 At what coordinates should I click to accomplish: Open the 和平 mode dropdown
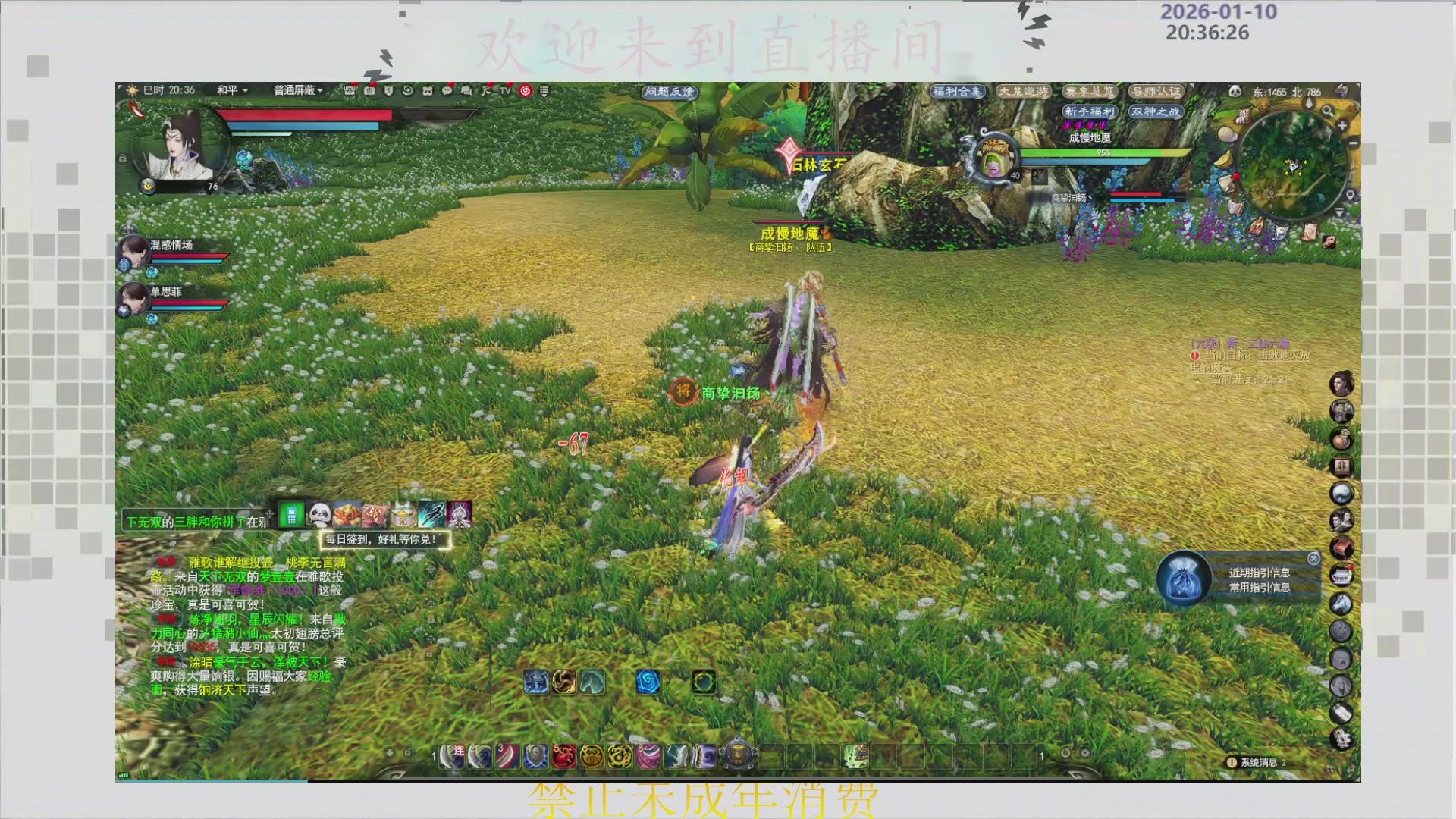[x=232, y=90]
